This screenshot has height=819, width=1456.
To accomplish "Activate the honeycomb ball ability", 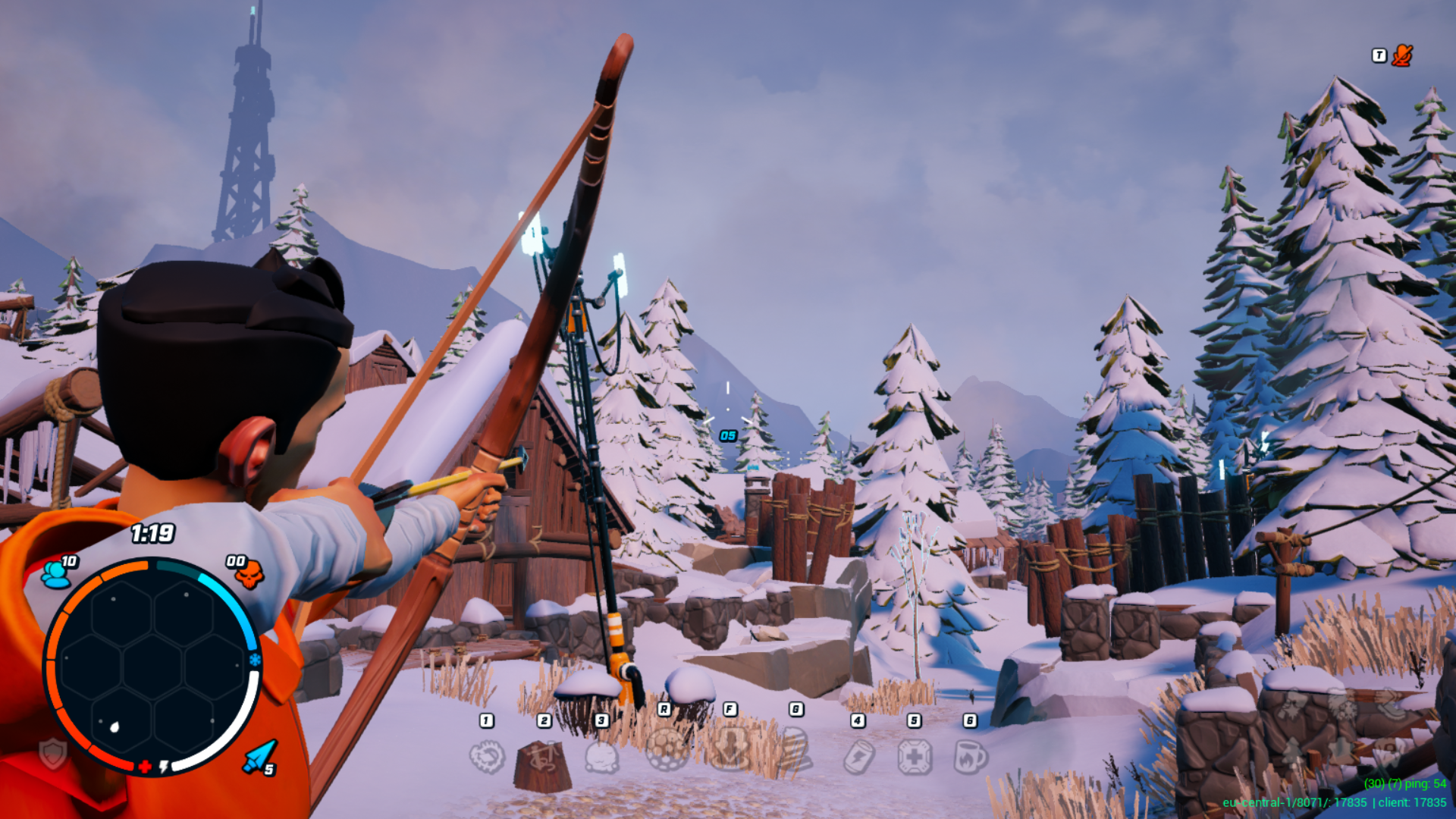I will (666, 749).
